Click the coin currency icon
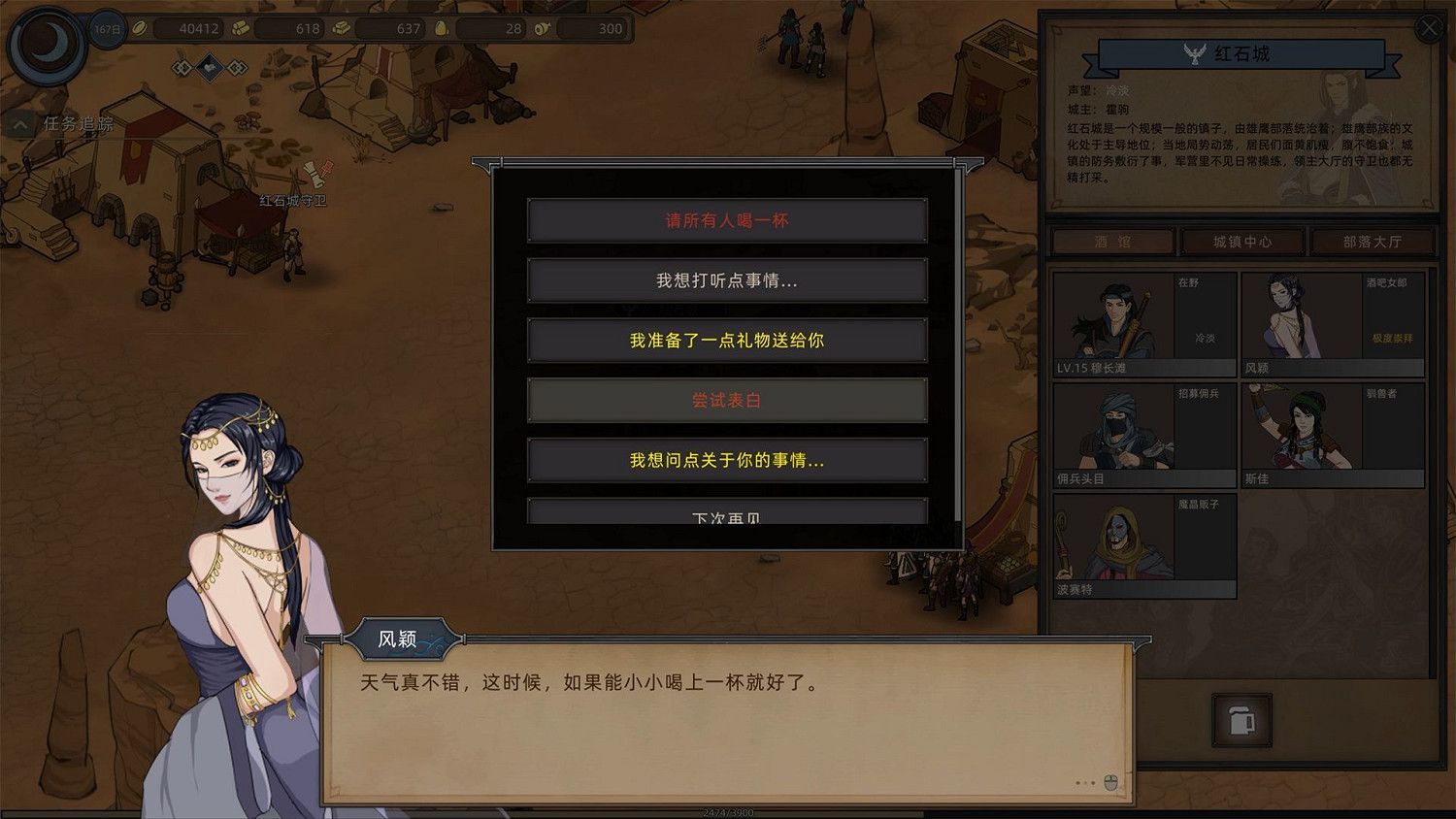 click(139, 28)
